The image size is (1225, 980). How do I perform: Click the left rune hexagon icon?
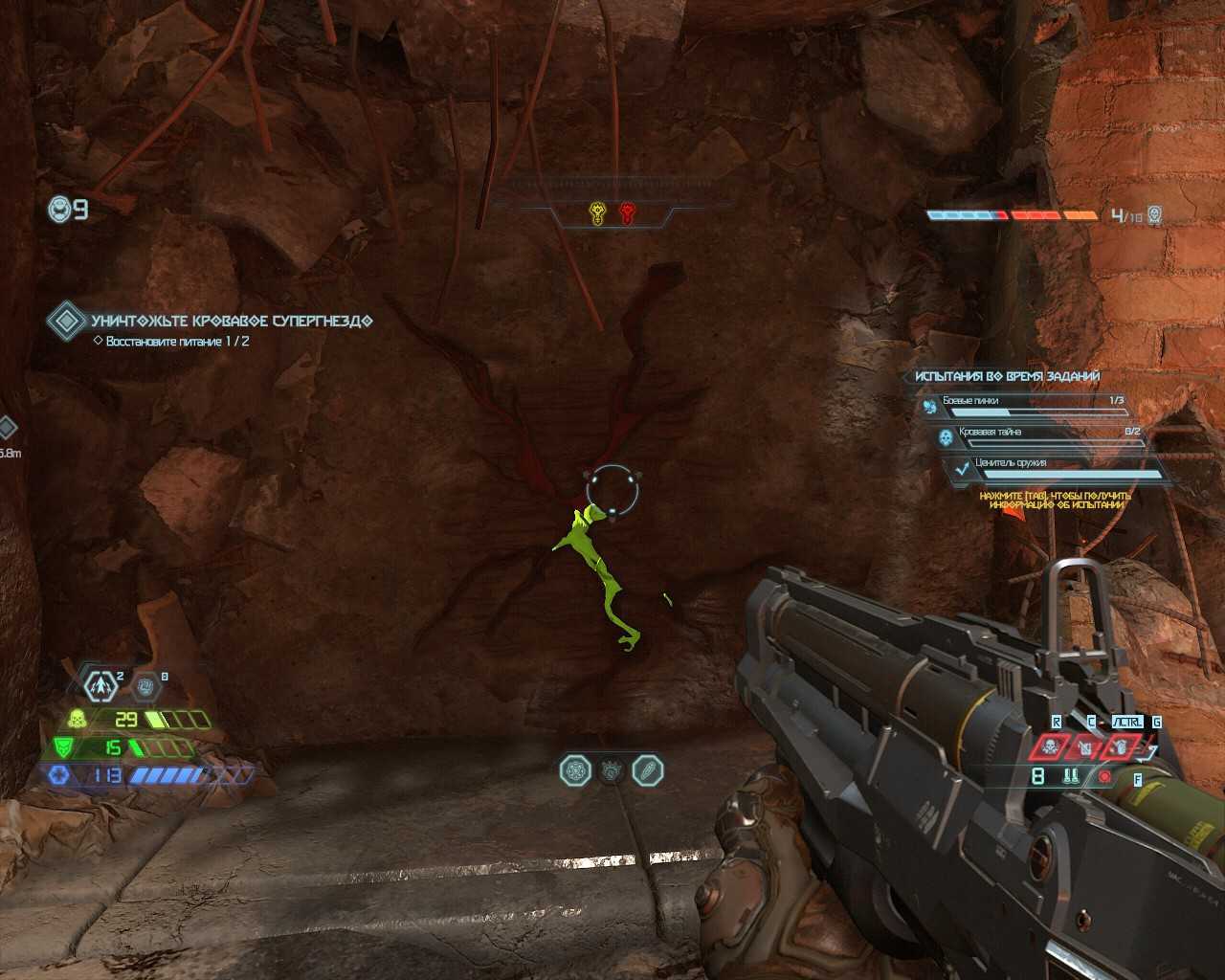(575, 770)
